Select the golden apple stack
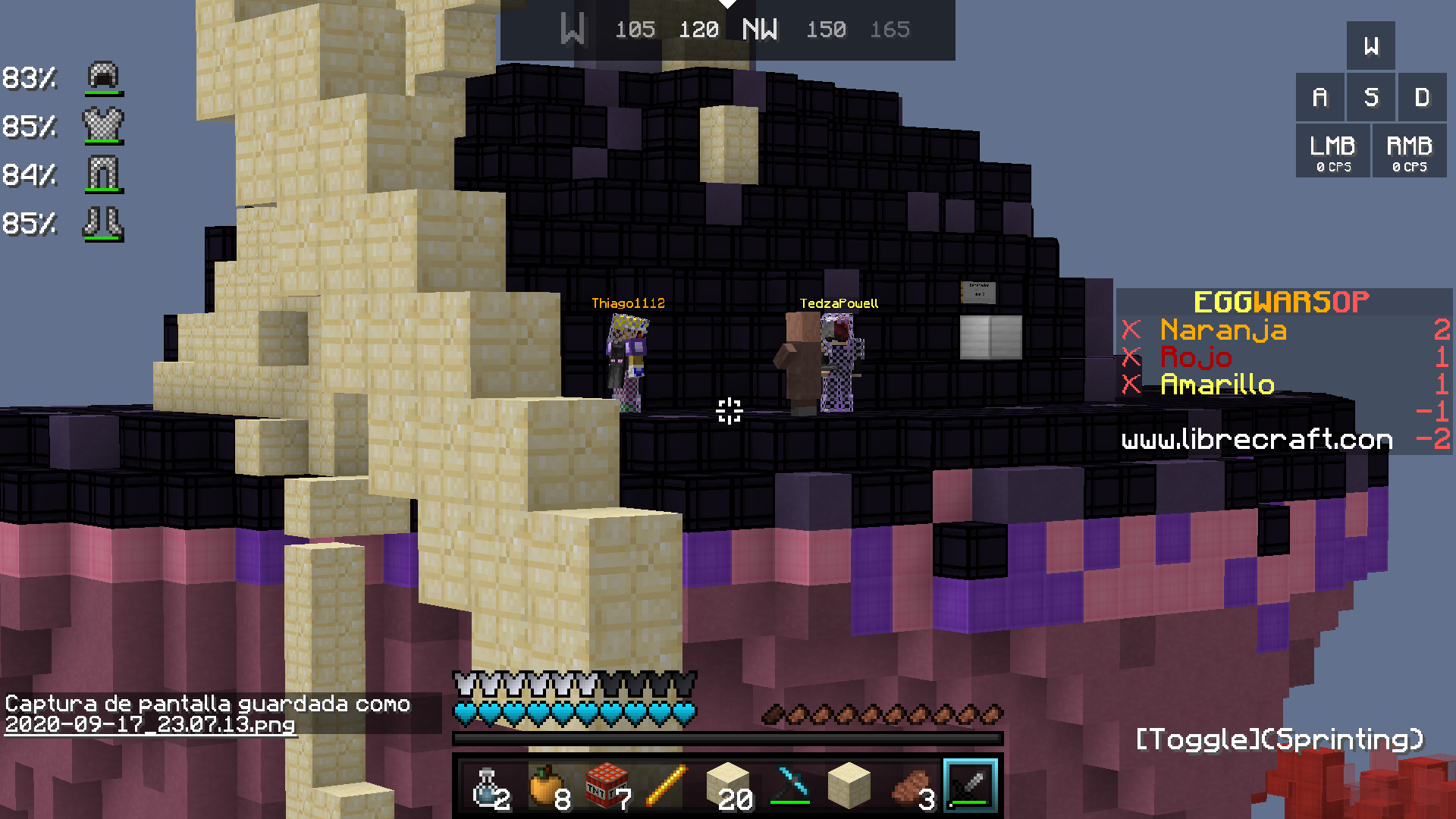 click(x=546, y=786)
